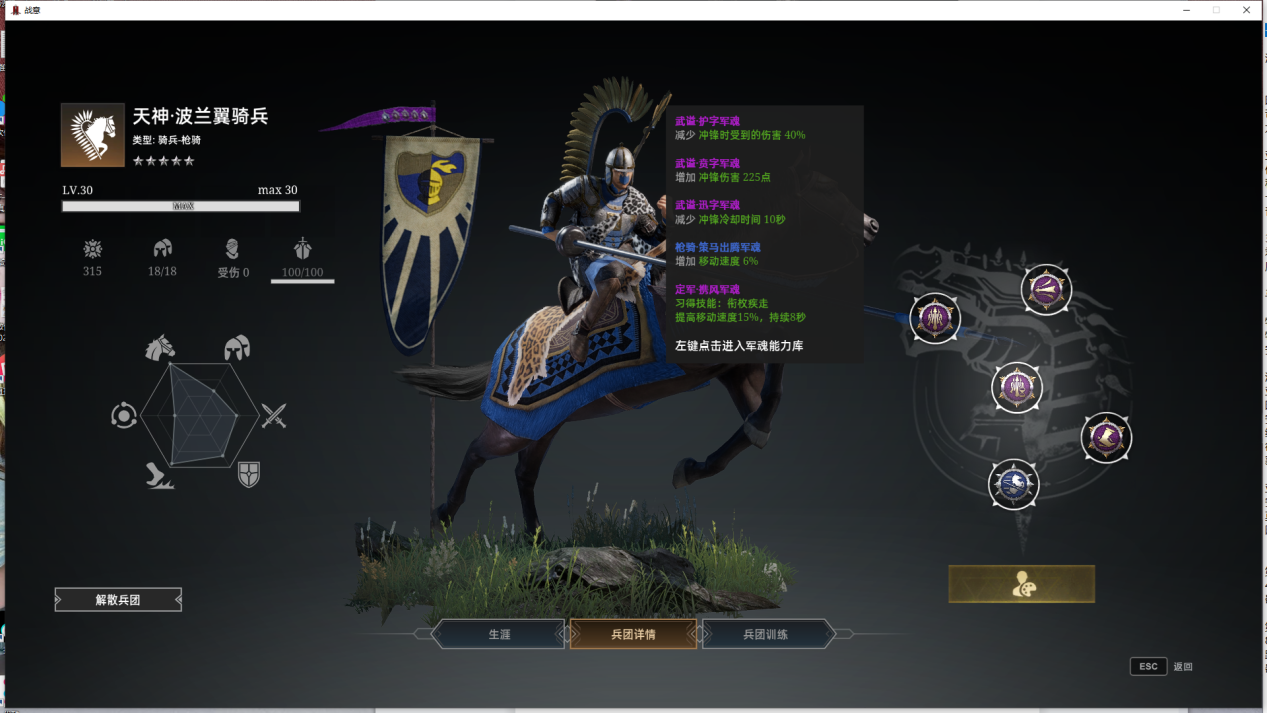This screenshot has width=1267, height=713.
Task: Open the purple arrow-spear soul rune
Action: pos(1046,290)
